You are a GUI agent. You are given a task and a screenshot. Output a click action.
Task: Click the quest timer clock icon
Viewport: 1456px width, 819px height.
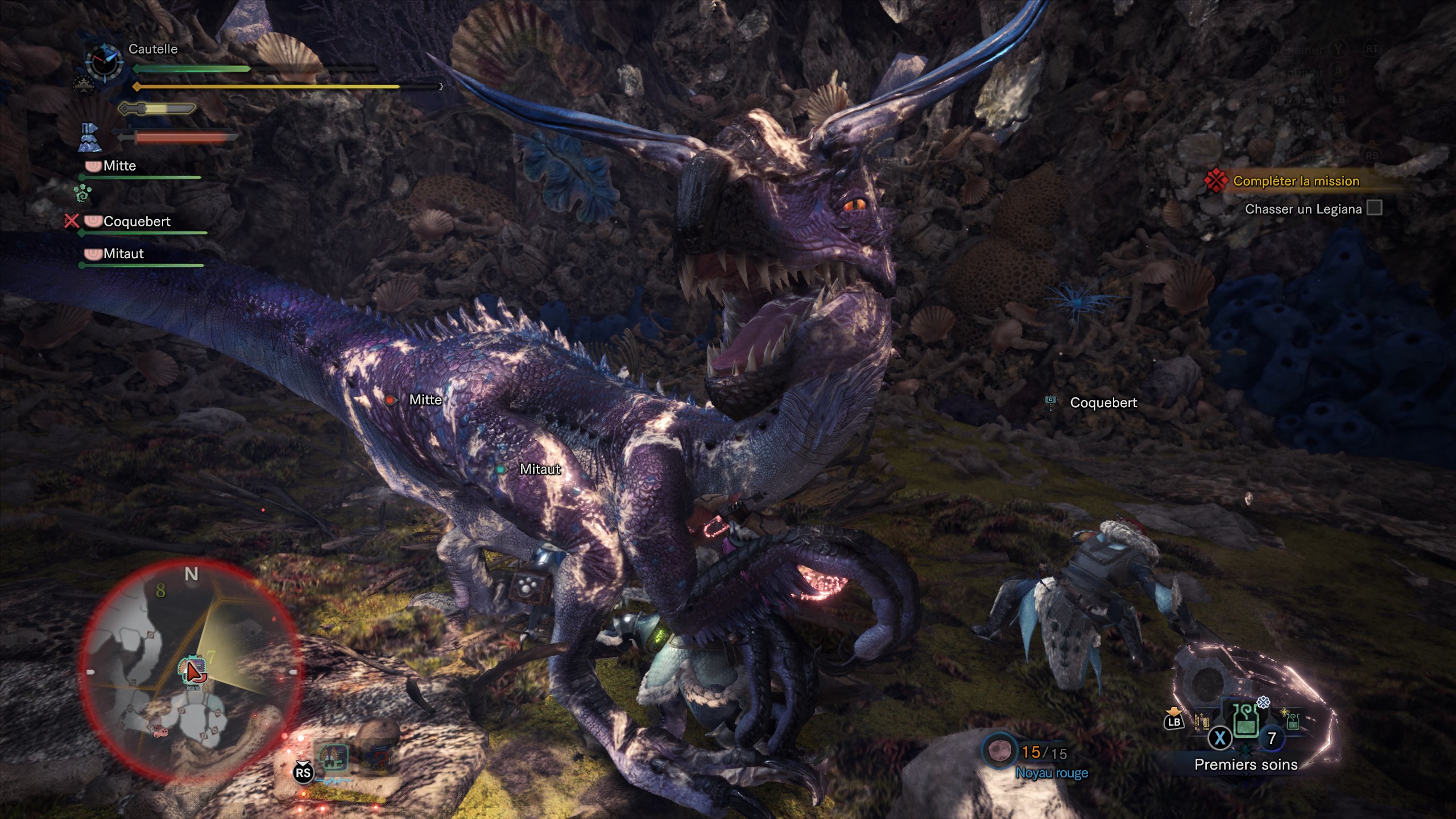tap(104, 61)
